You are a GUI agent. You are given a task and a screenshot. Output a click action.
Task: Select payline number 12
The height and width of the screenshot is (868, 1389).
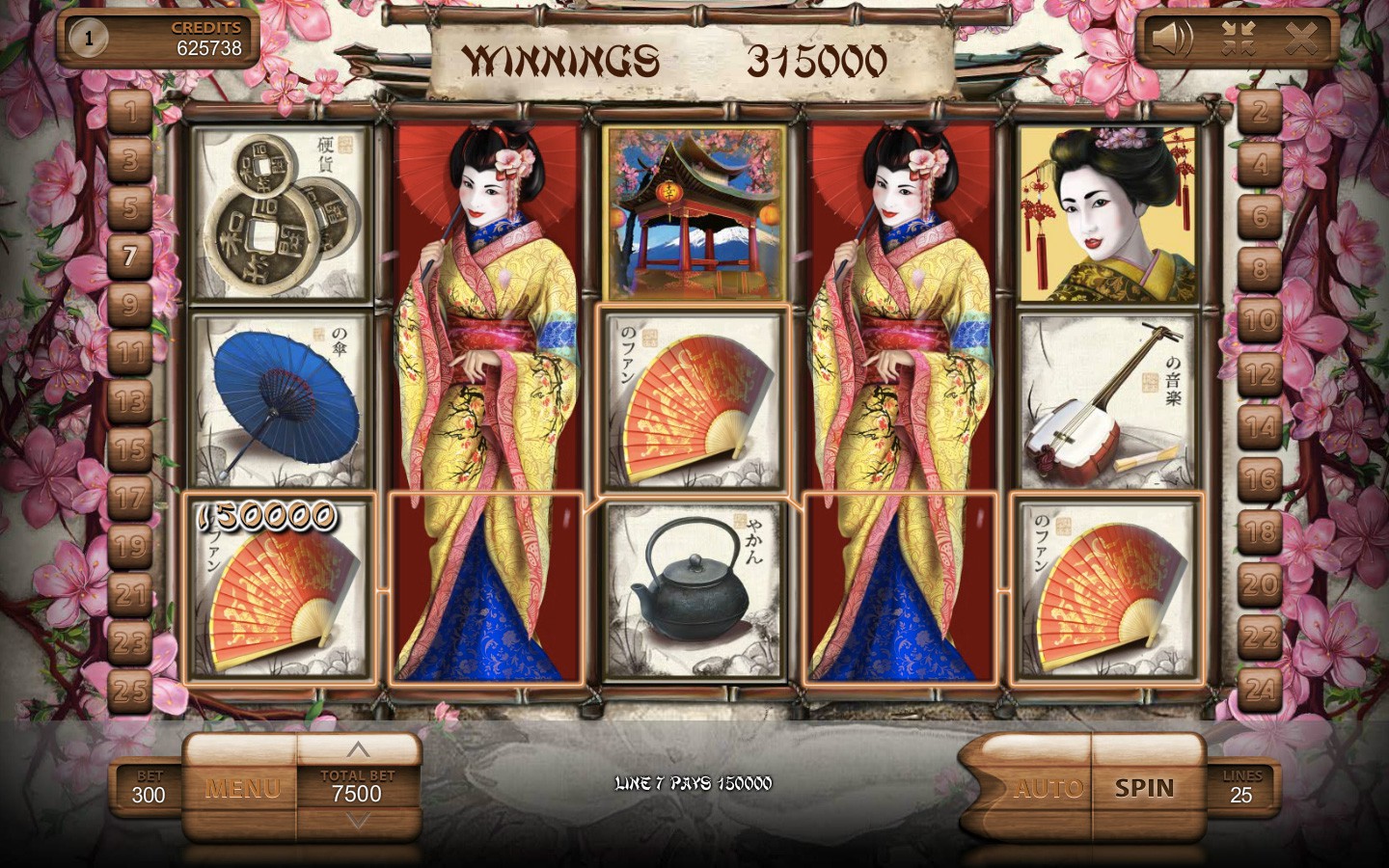pos(1260,373)
